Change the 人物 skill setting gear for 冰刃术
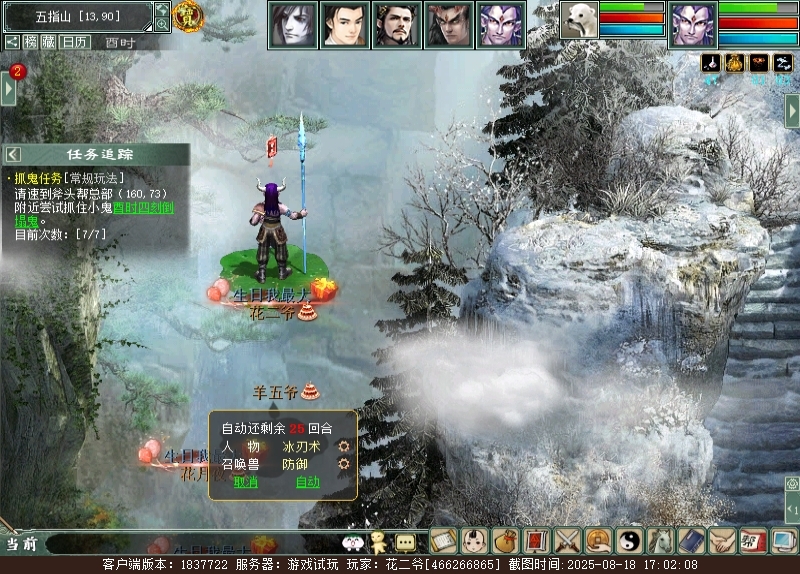This screenshot has width=800, height=574. 344,446
